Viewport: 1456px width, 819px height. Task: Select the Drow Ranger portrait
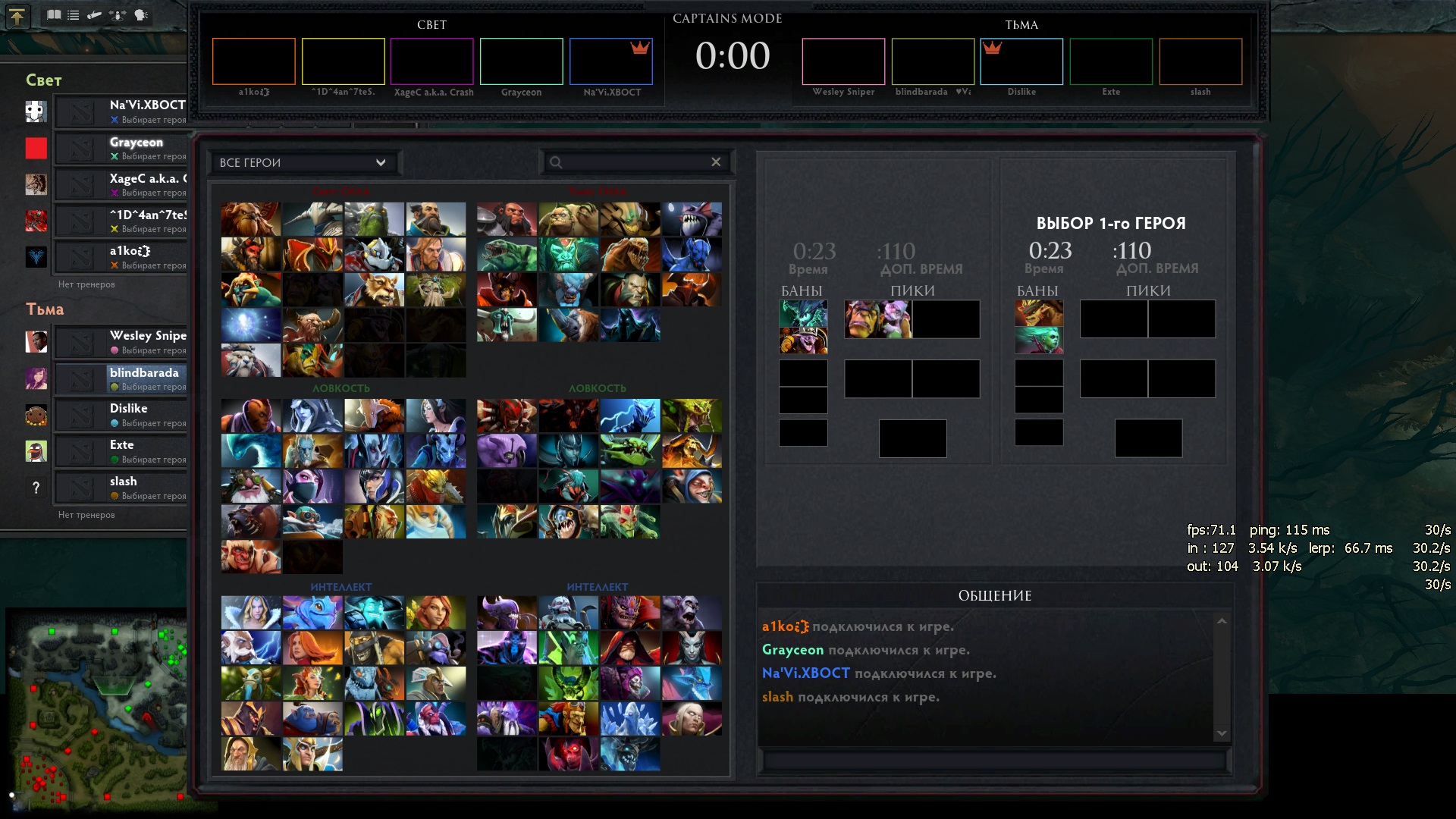[x=312, y=416]
